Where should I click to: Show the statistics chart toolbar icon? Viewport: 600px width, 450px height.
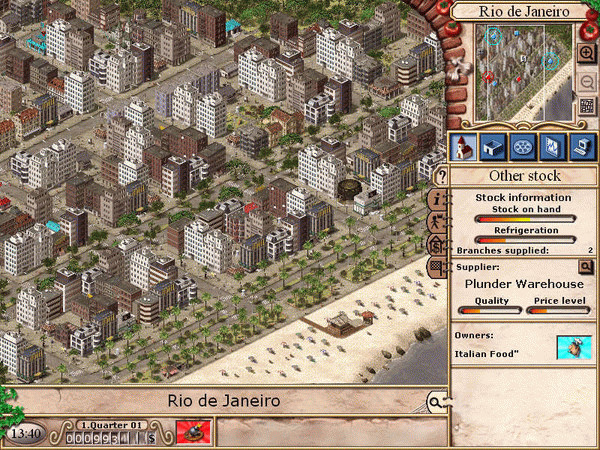point(551,147)
